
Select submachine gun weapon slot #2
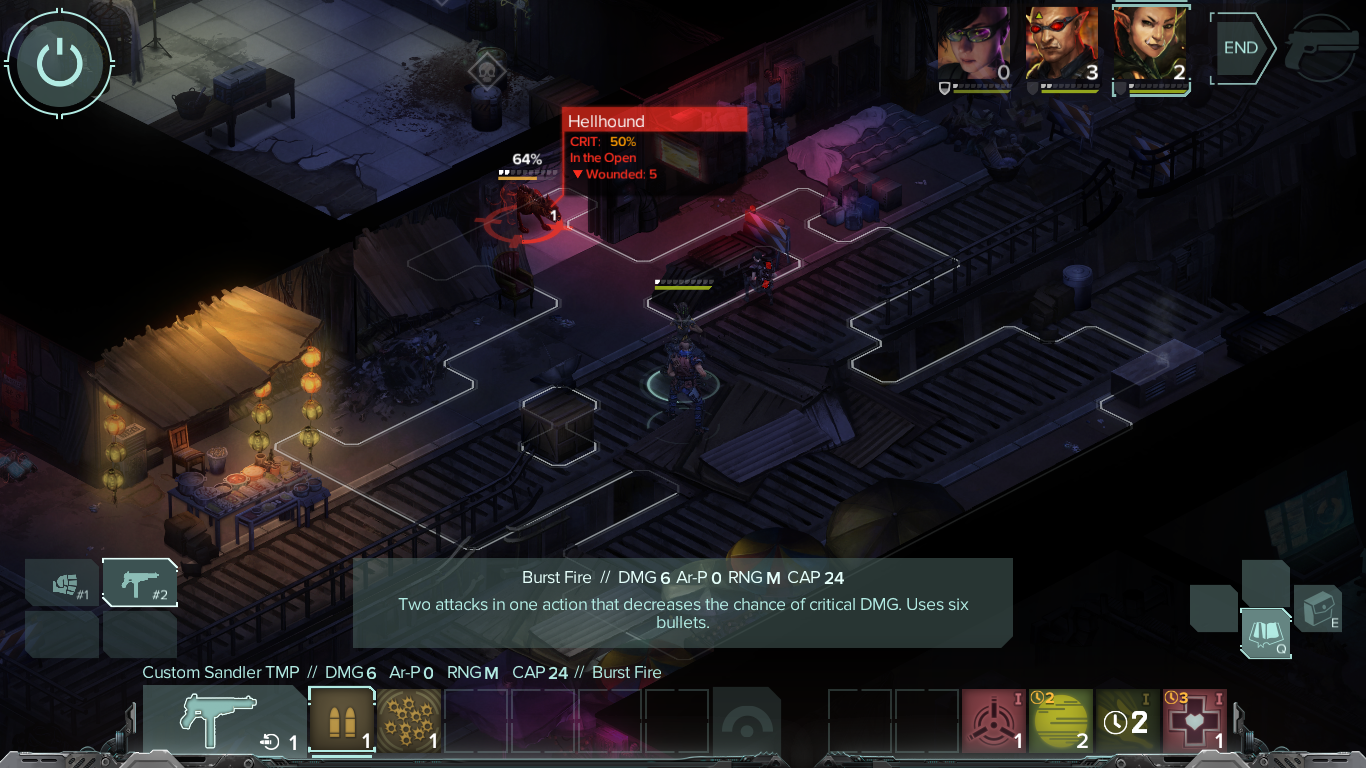(140, 585)
